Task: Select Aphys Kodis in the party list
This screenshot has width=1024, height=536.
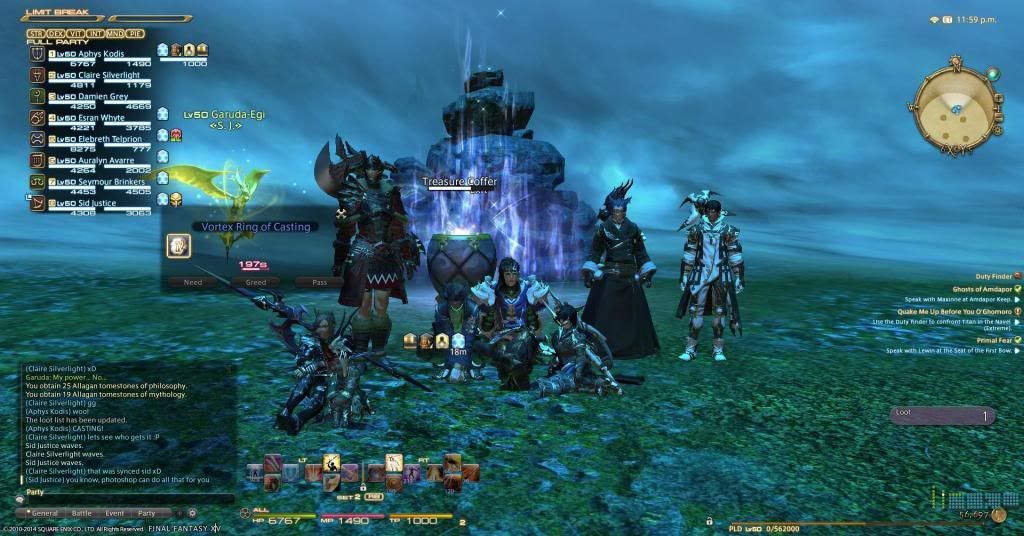Action: pos(88,54)
